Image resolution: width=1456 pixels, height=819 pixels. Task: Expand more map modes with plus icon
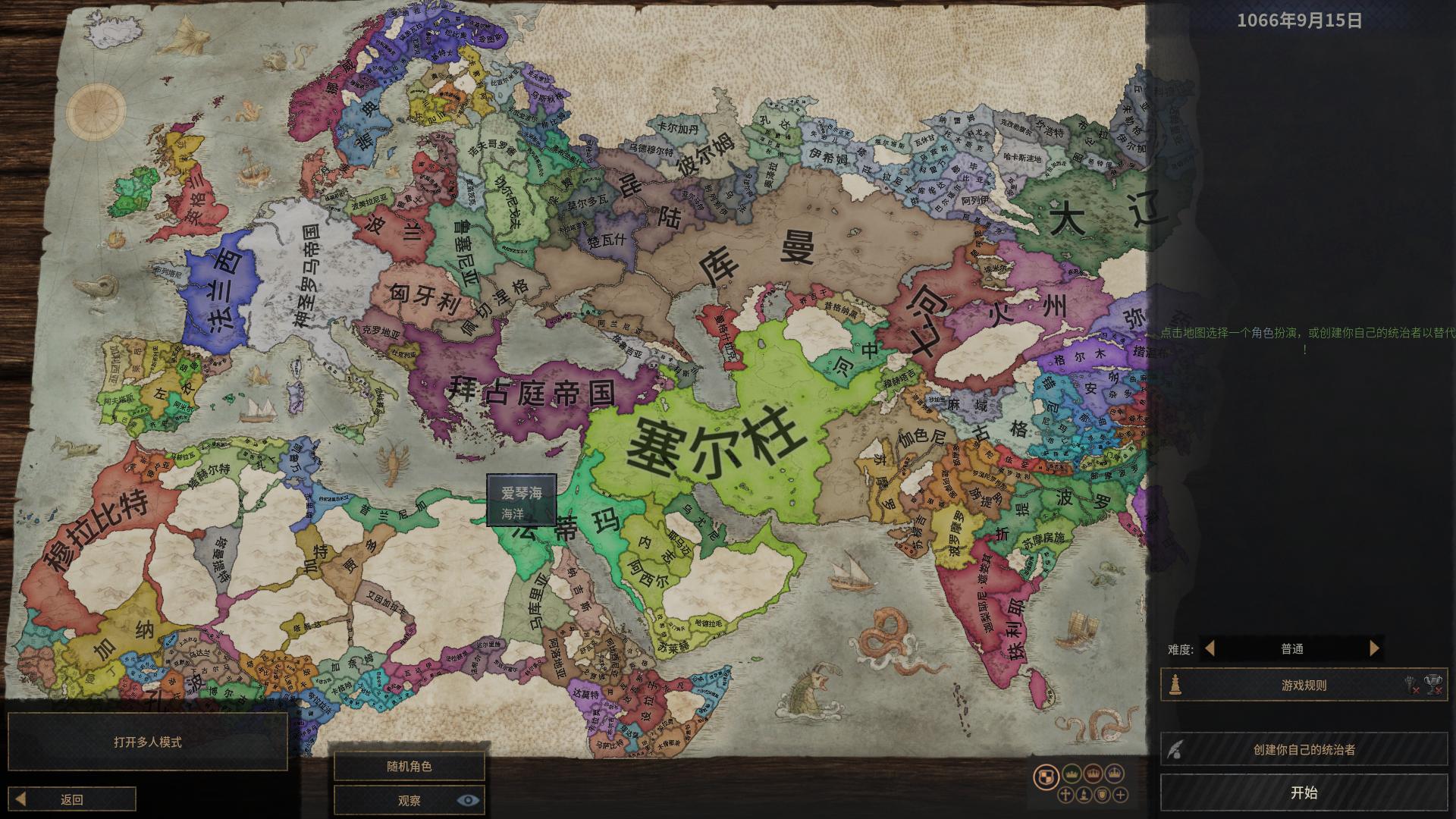(1121, 795)
